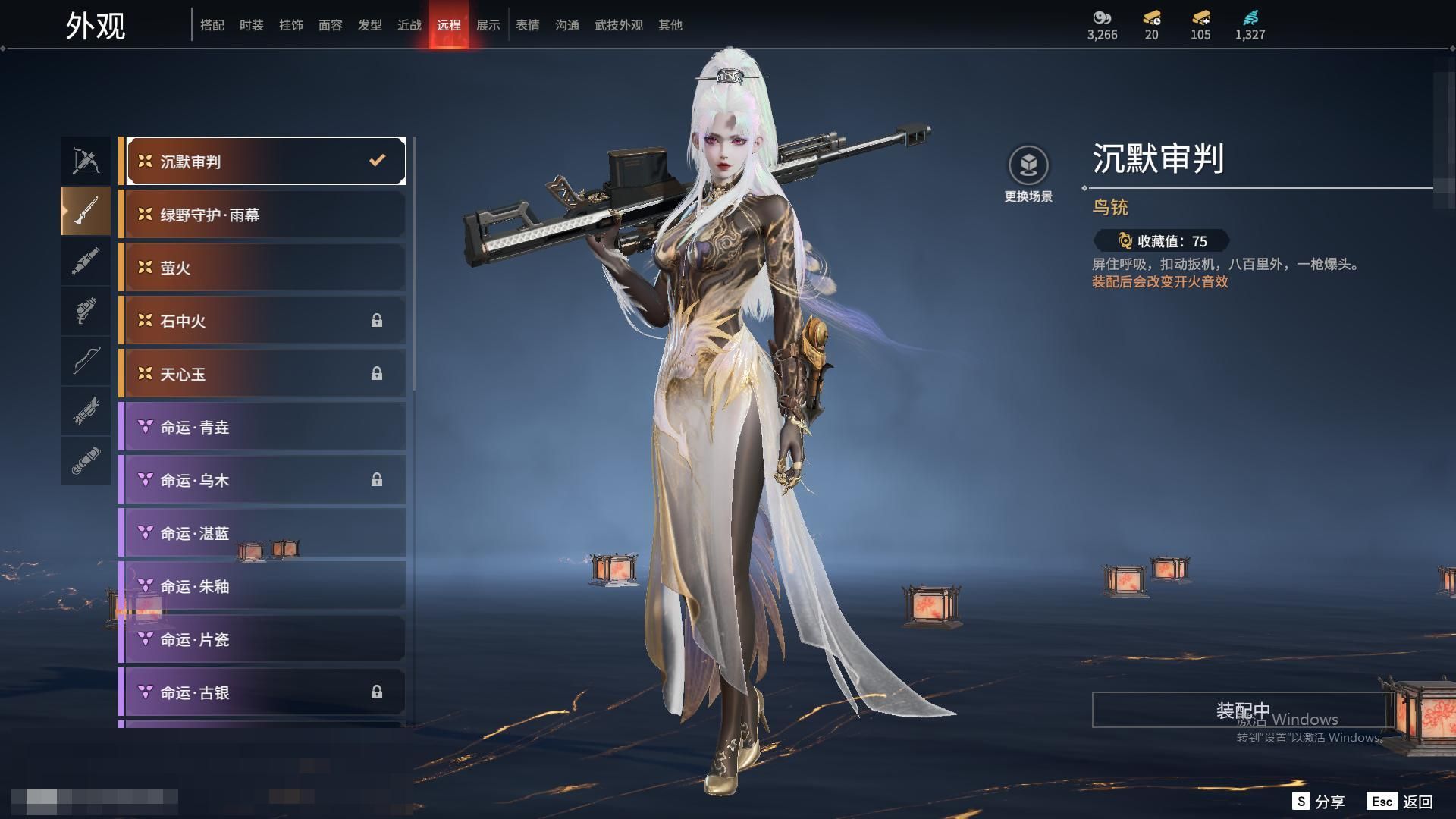Select the 萤火 skin entry
This screenshot has height=819, width=1456.
[x=262, y=268]
